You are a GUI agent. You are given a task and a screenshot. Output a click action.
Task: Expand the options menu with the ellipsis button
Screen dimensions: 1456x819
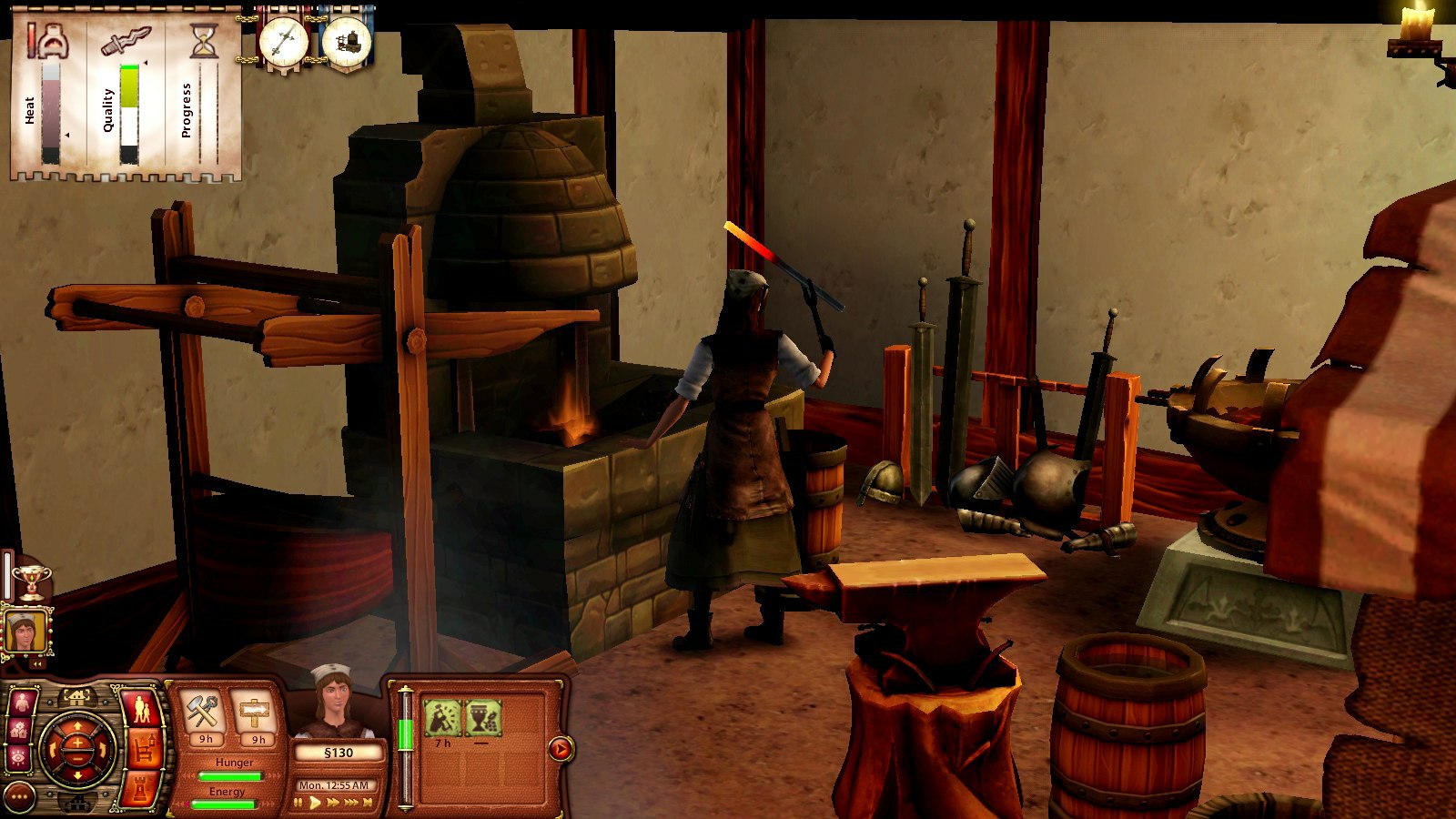(19, 797)
